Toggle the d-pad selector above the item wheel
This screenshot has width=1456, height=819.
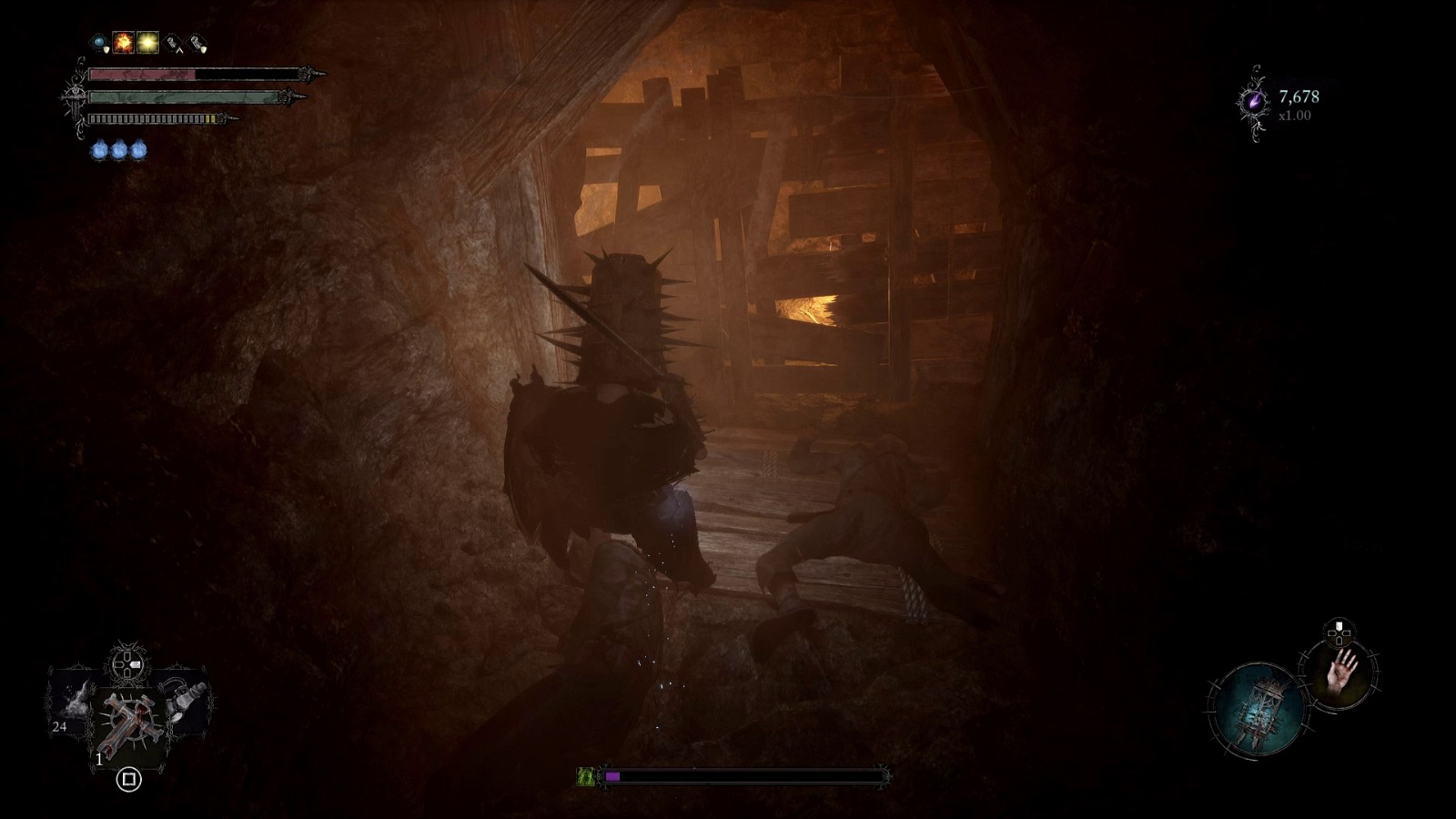point(126,662)
